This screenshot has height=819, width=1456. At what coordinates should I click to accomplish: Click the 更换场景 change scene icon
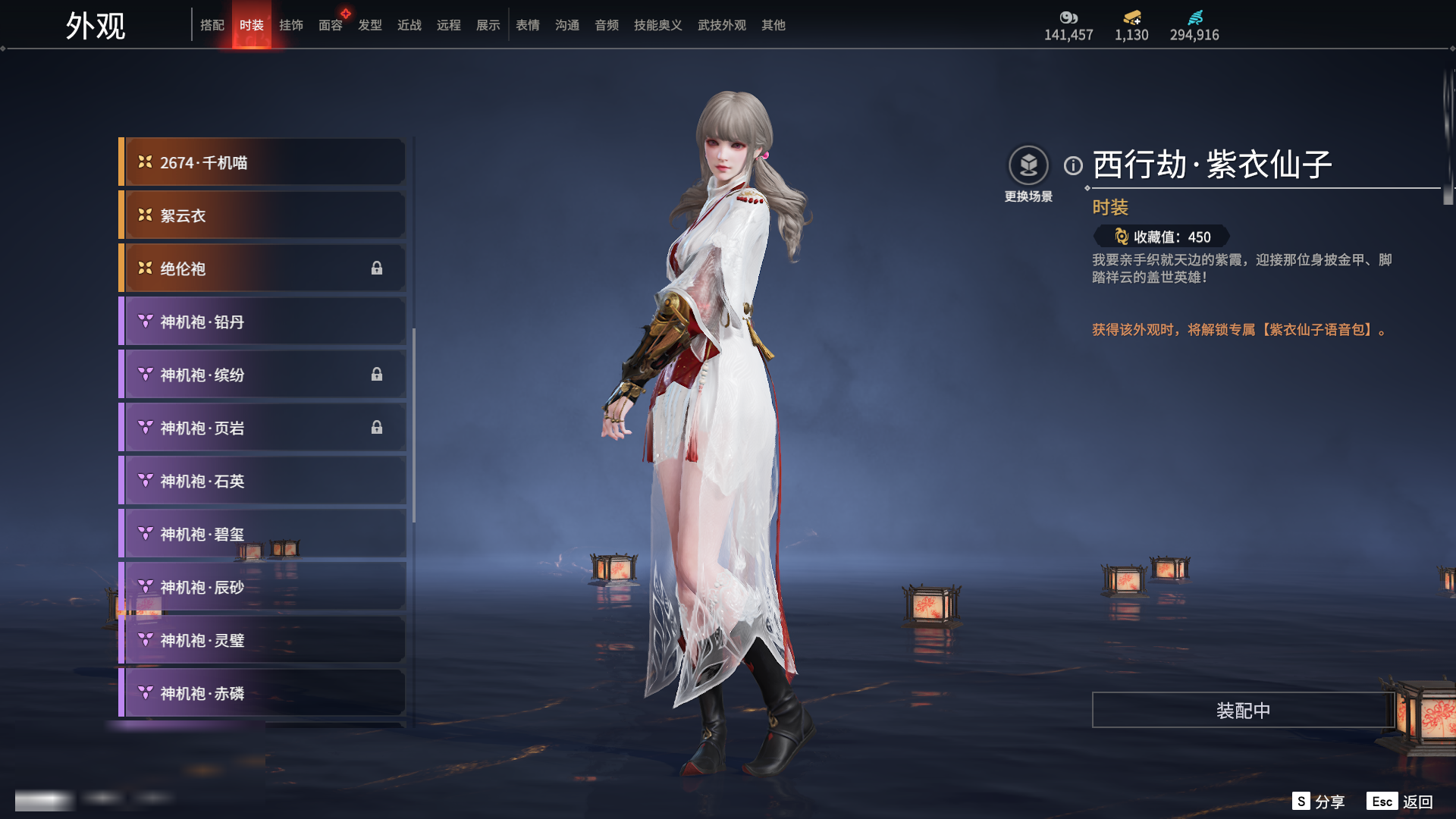(1028, 165)
